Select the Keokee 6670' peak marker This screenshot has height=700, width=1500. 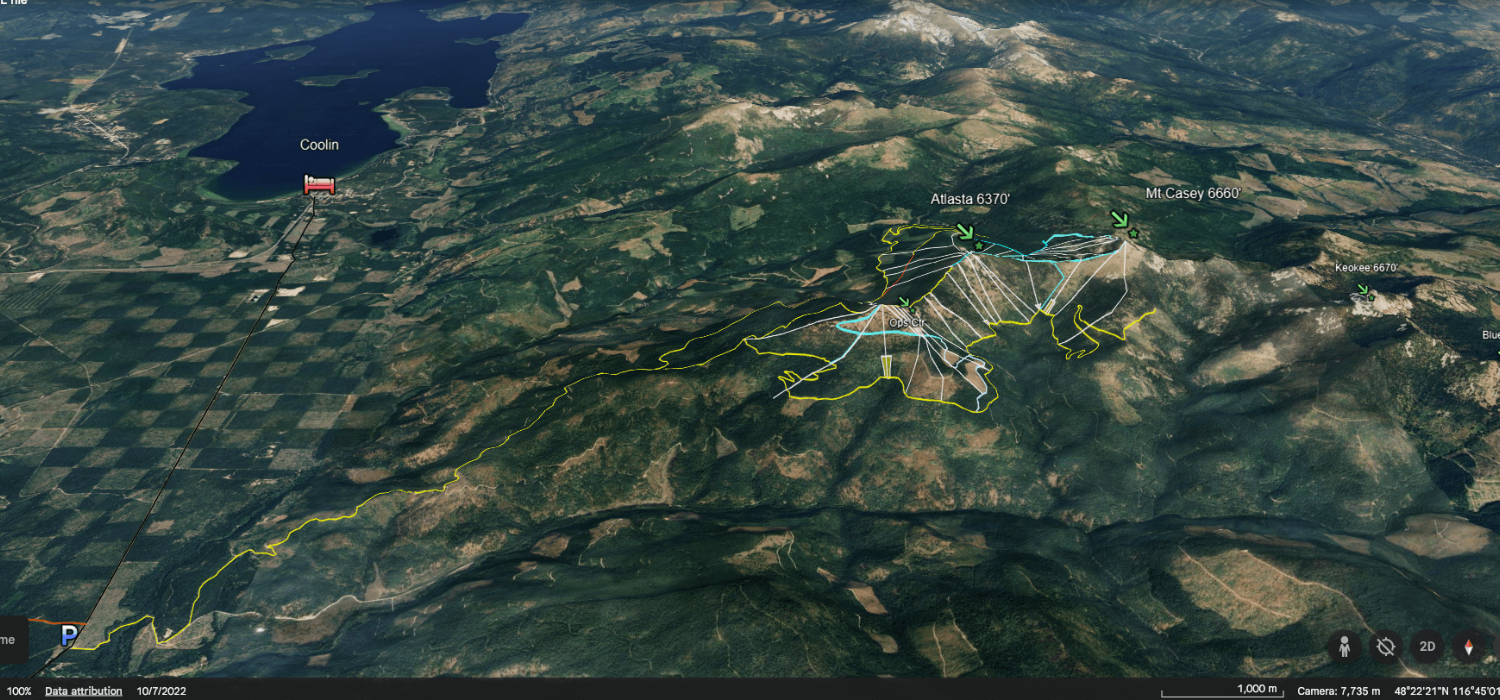point(1362,291)
